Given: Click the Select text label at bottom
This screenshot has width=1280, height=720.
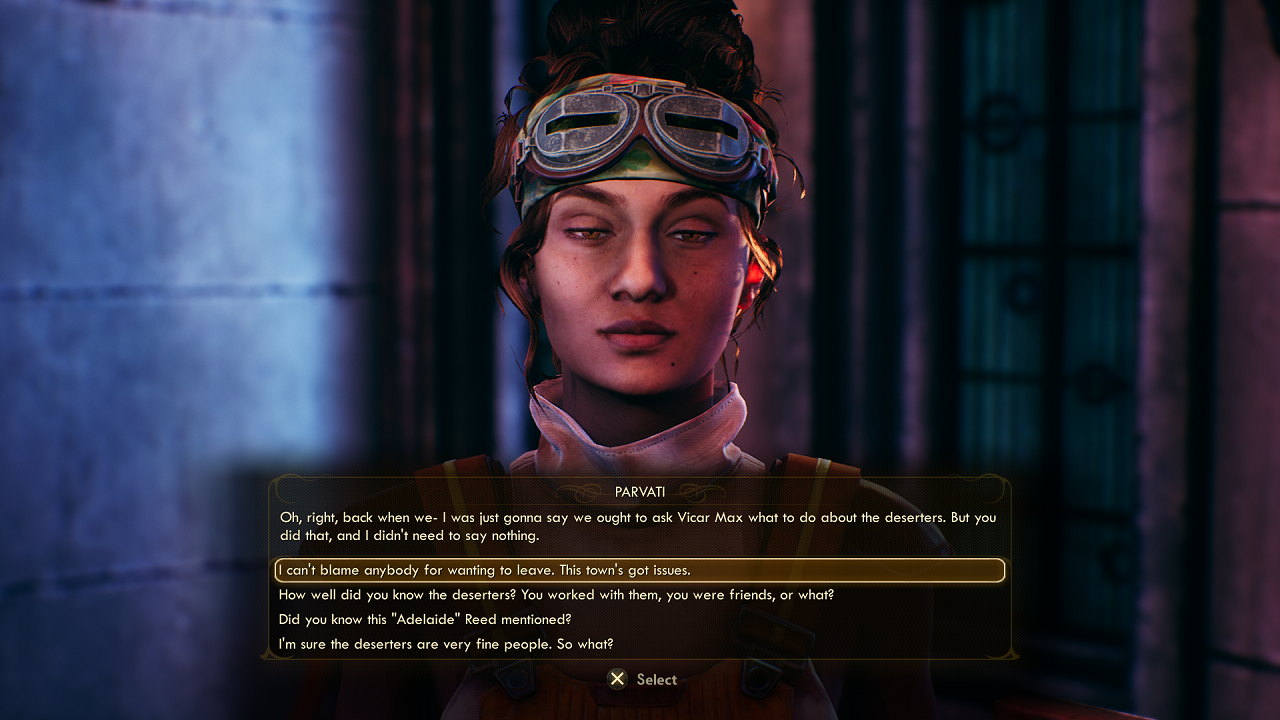Looking at the screenshot, I should (656, 680).
